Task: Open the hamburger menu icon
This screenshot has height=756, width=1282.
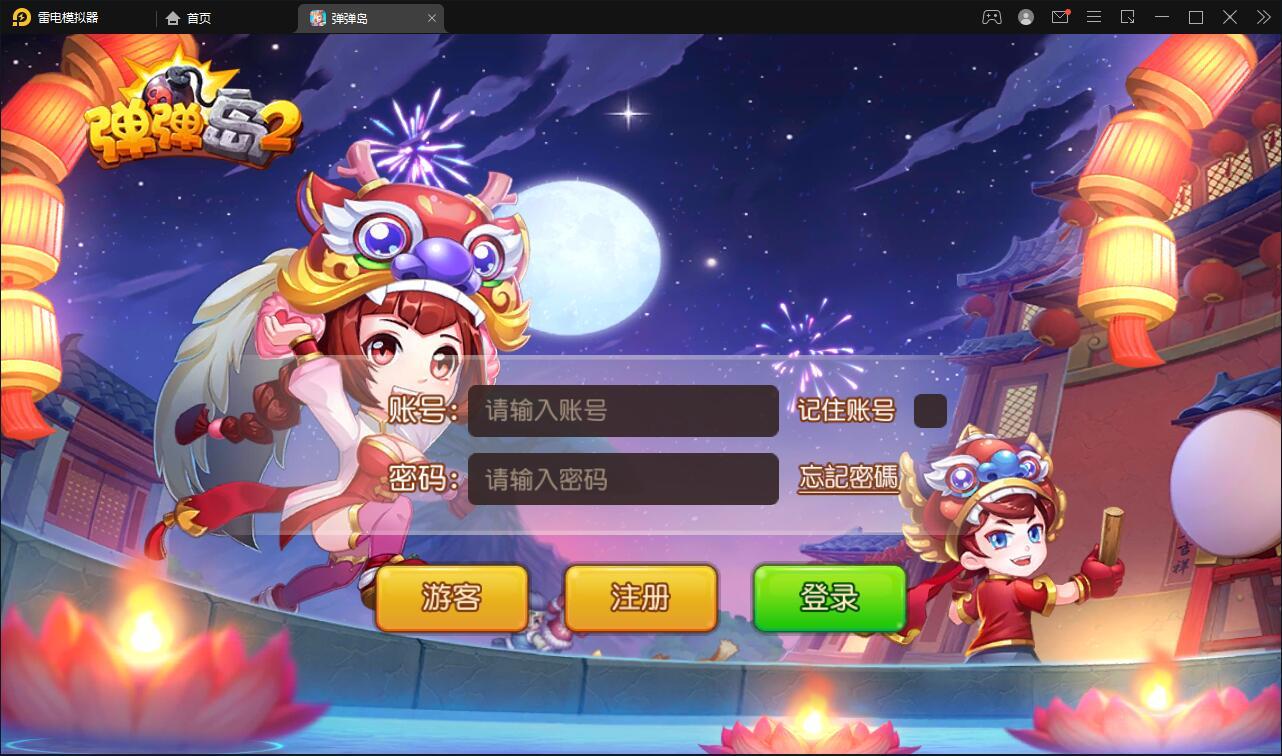Action: click(1094, 17)
